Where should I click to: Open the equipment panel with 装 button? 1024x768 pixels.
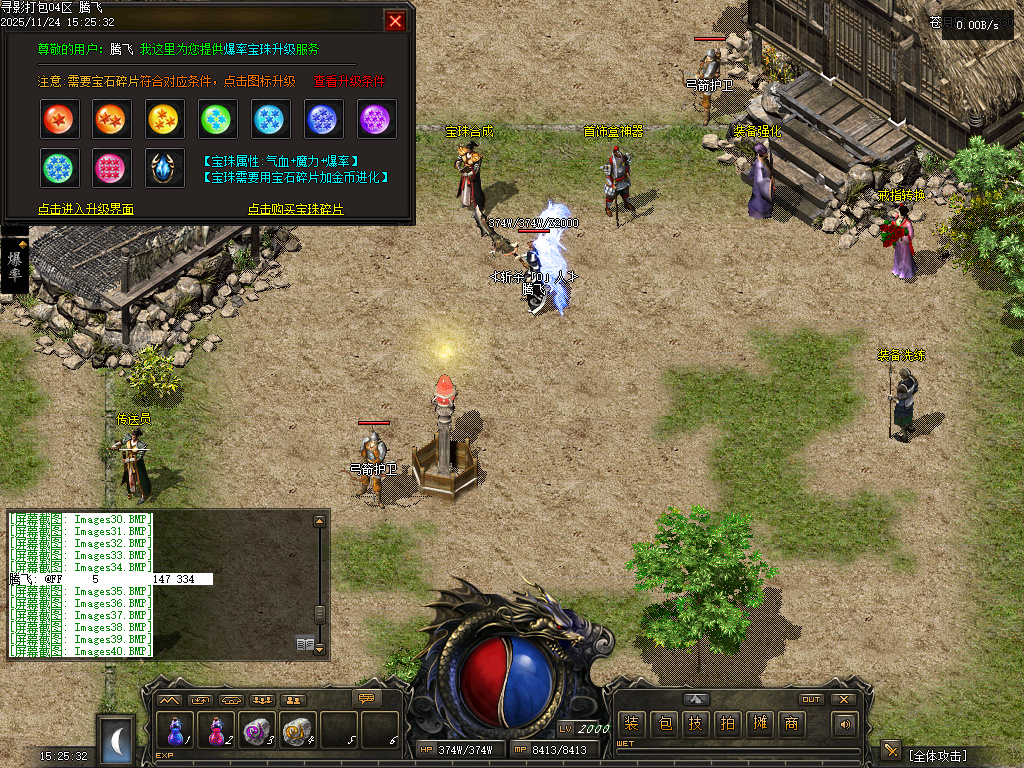click(x=631, y=724)
